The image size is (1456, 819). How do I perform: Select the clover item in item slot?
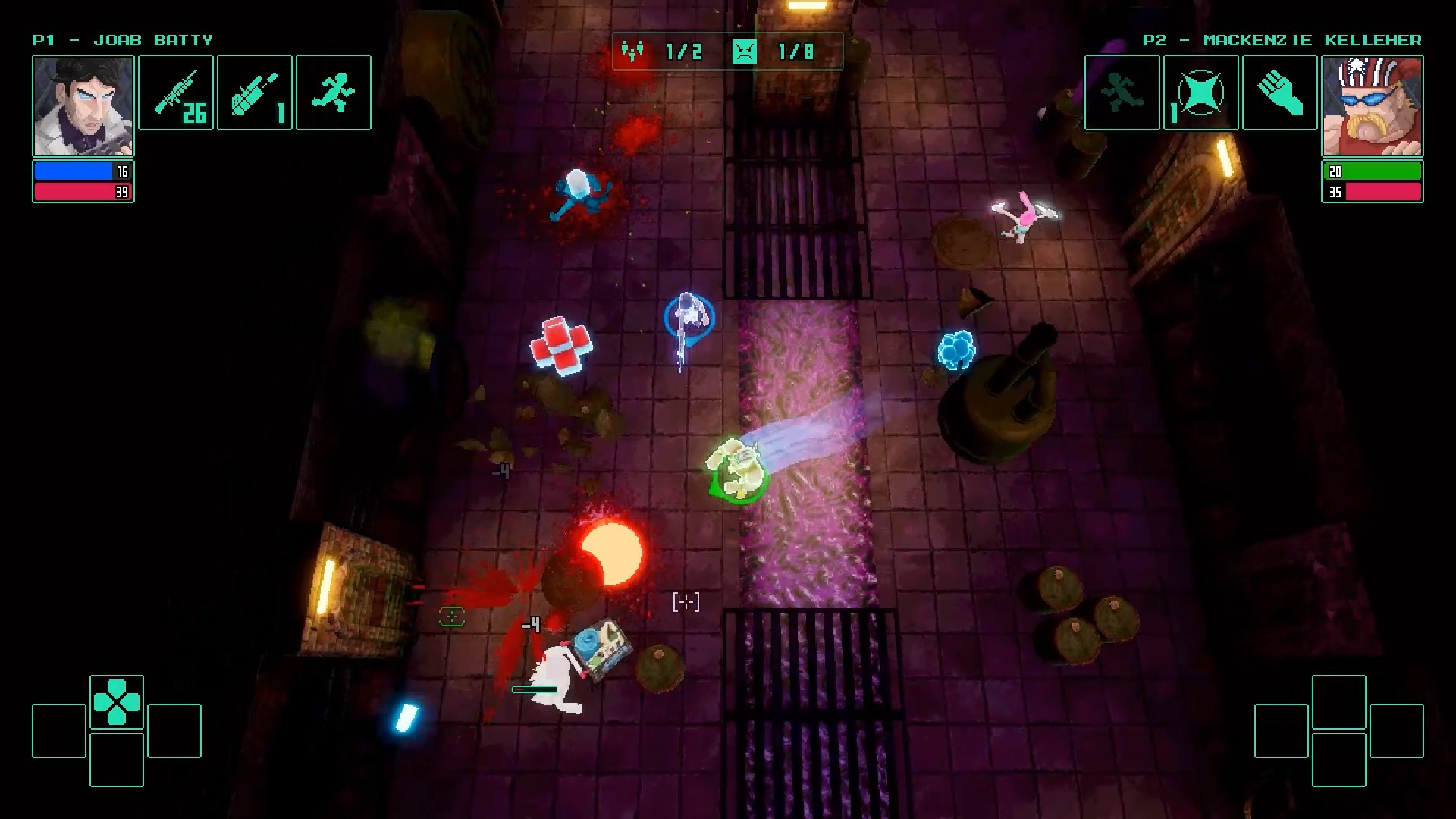(117, 702)
